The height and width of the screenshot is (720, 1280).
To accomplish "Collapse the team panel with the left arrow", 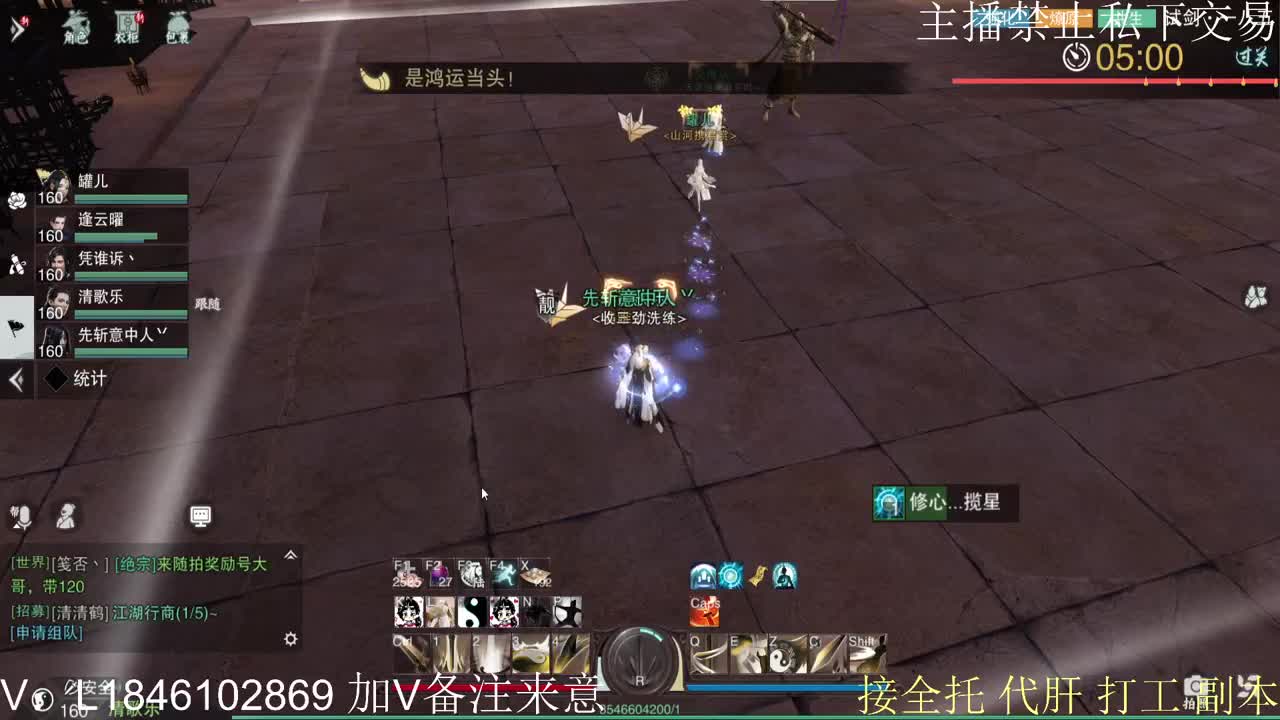I will pyautogui.click(x=14, y=379).
